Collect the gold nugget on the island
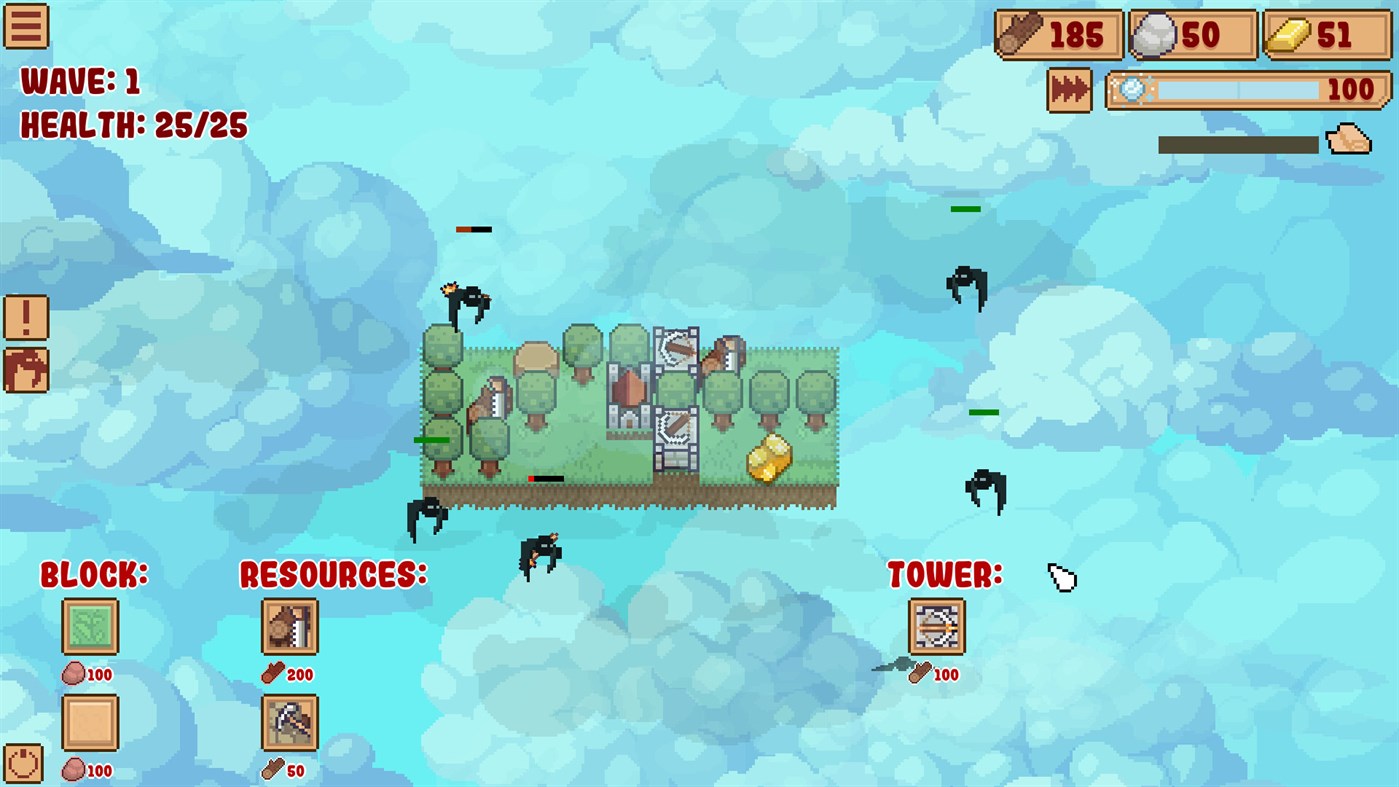This screenshot has height=787, width=1399. click(x=767, y=458)
